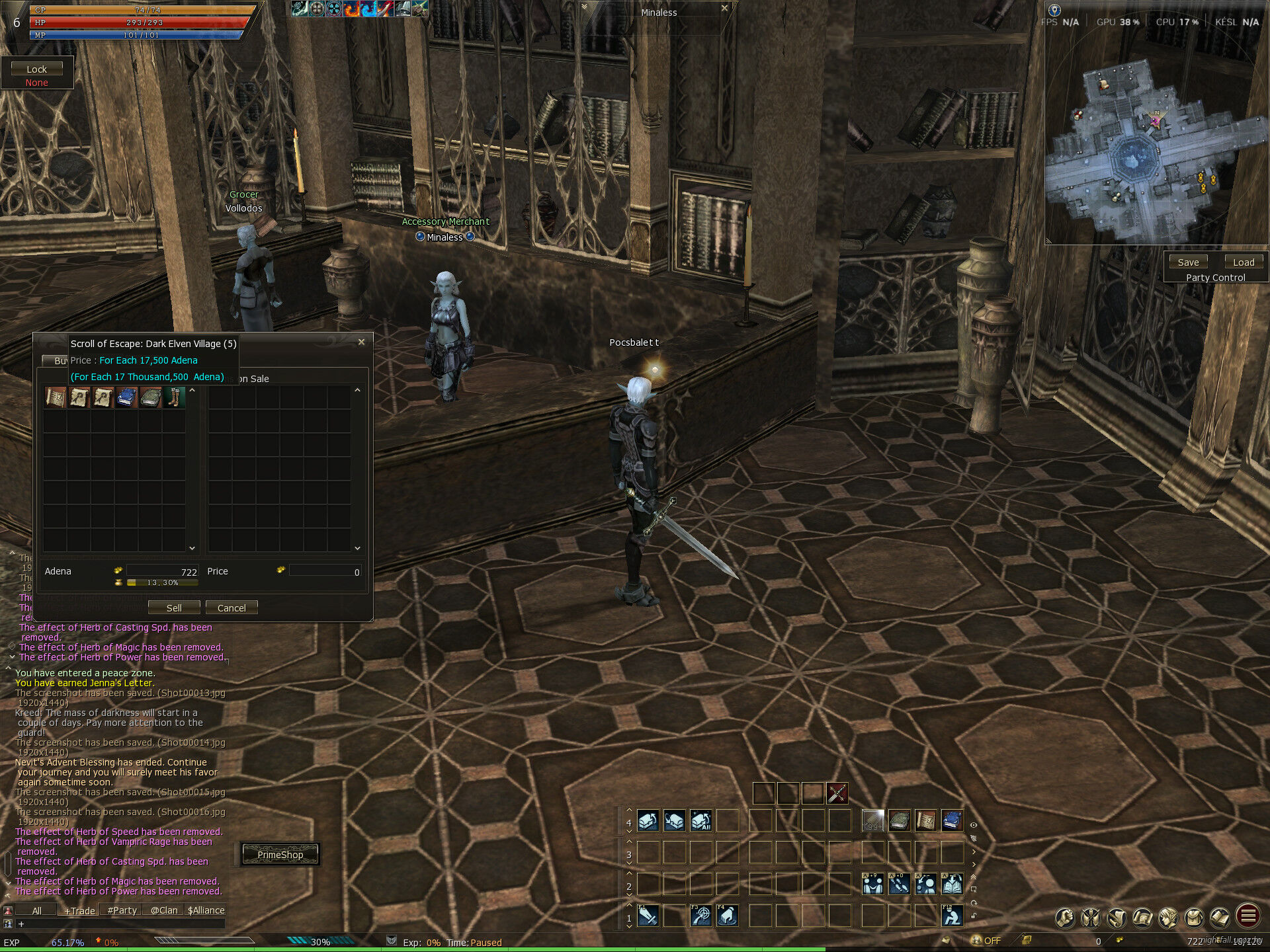This screenshot has height=952, width=1270.
Task: Use the F1 sword attack skill
Action: tap(648, 916)
